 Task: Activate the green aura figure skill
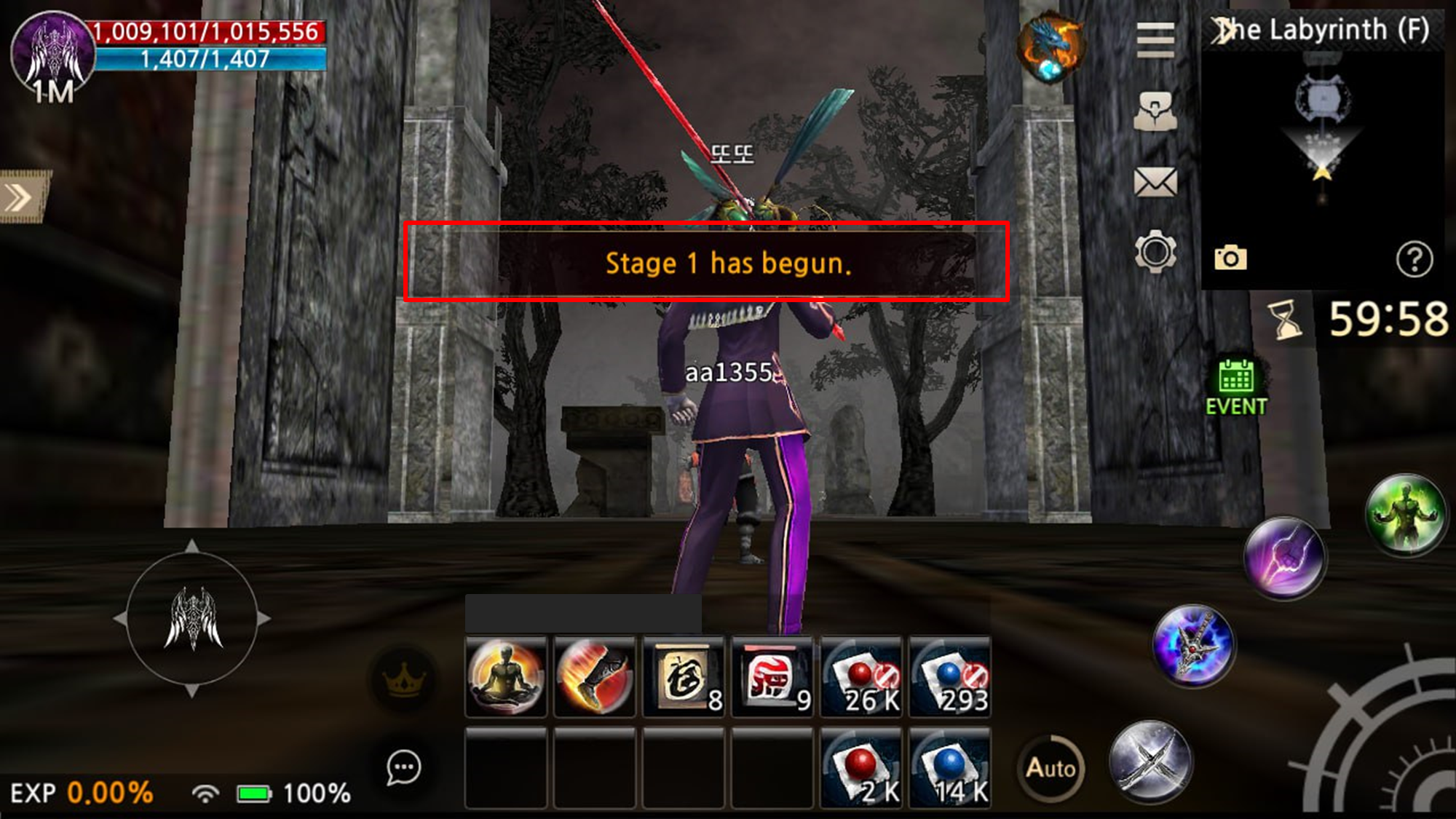[x=1405, y=515]
